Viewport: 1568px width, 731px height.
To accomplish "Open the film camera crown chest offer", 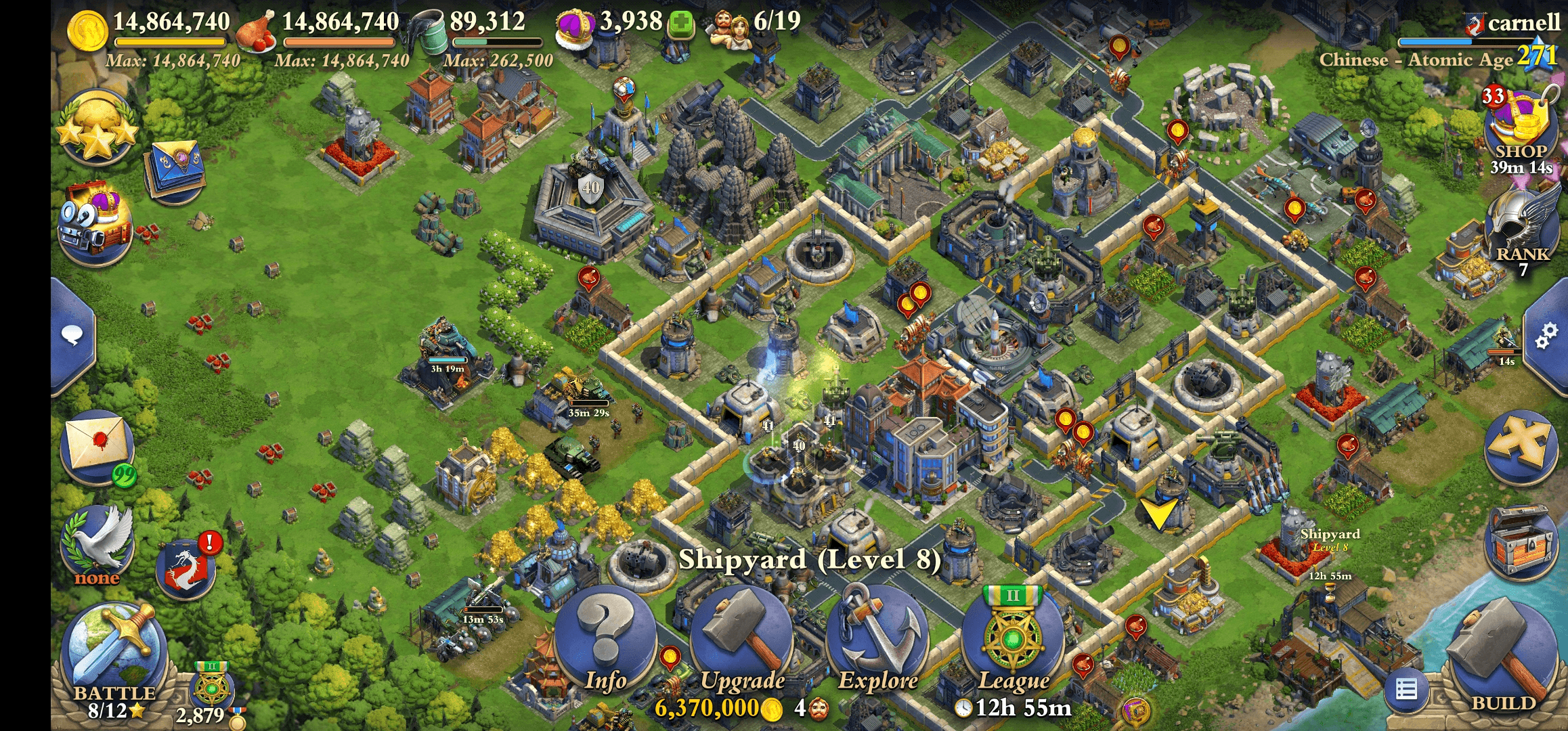I will [95, 223].
